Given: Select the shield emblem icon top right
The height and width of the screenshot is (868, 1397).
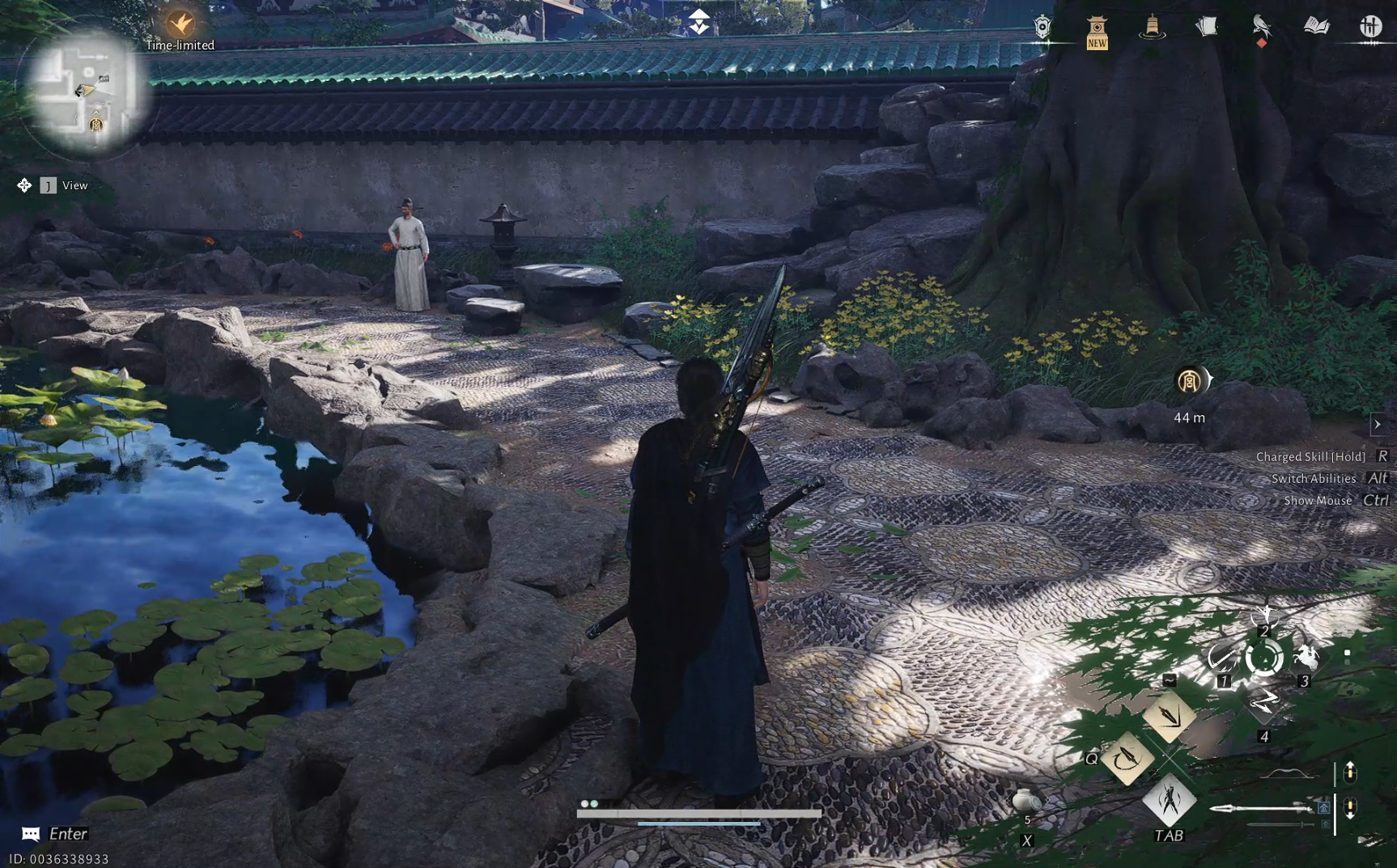Looking at the screenshot, I should [x=1042, y=26].
